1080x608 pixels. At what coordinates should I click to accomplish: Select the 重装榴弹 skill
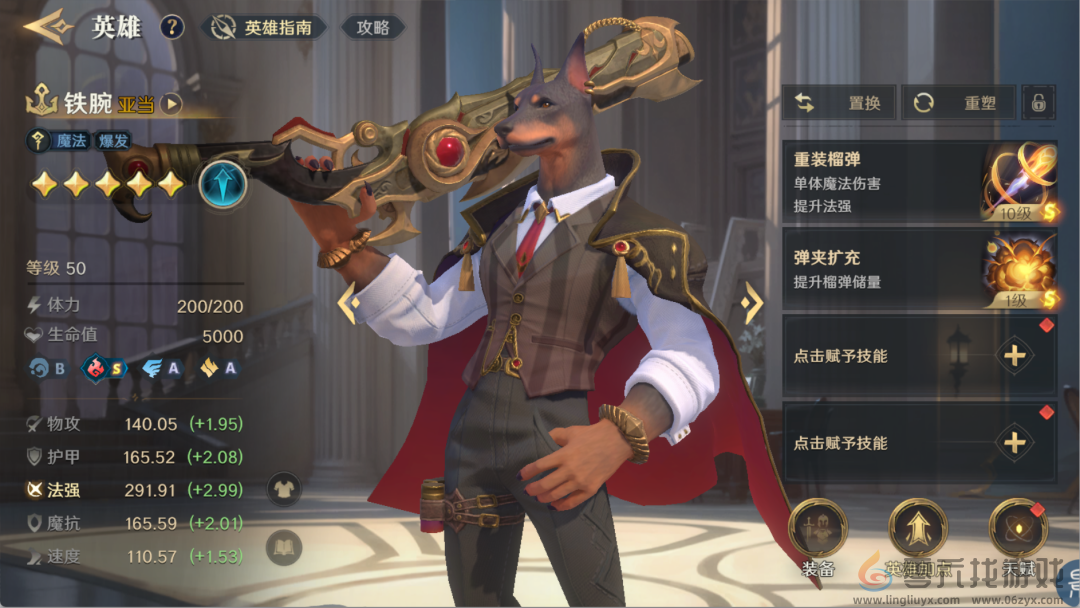918,181
